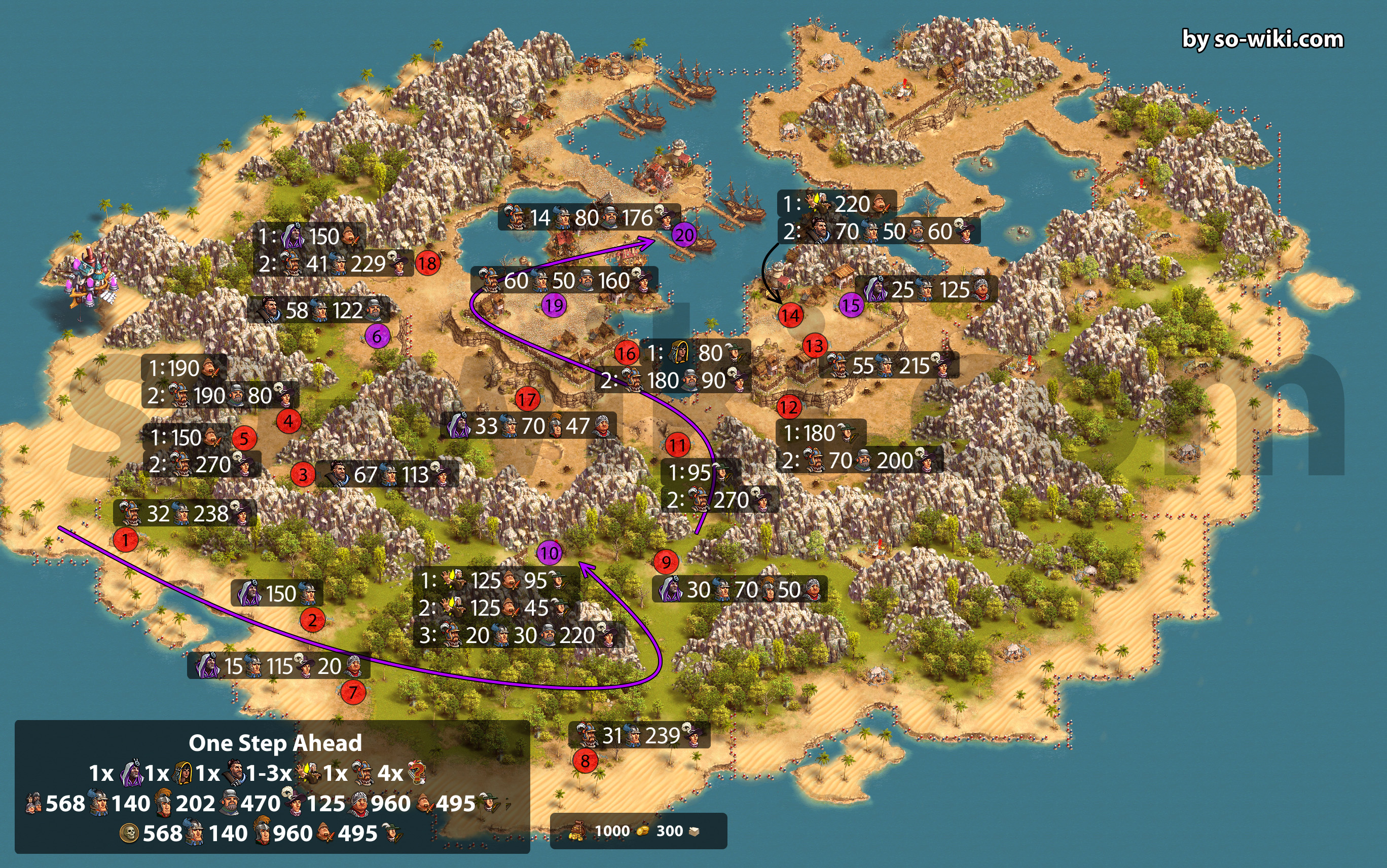The width and height of the screenshot is (1387, 868).
Task: Select the purple marker numbered 10
Action: pos(549,553)
